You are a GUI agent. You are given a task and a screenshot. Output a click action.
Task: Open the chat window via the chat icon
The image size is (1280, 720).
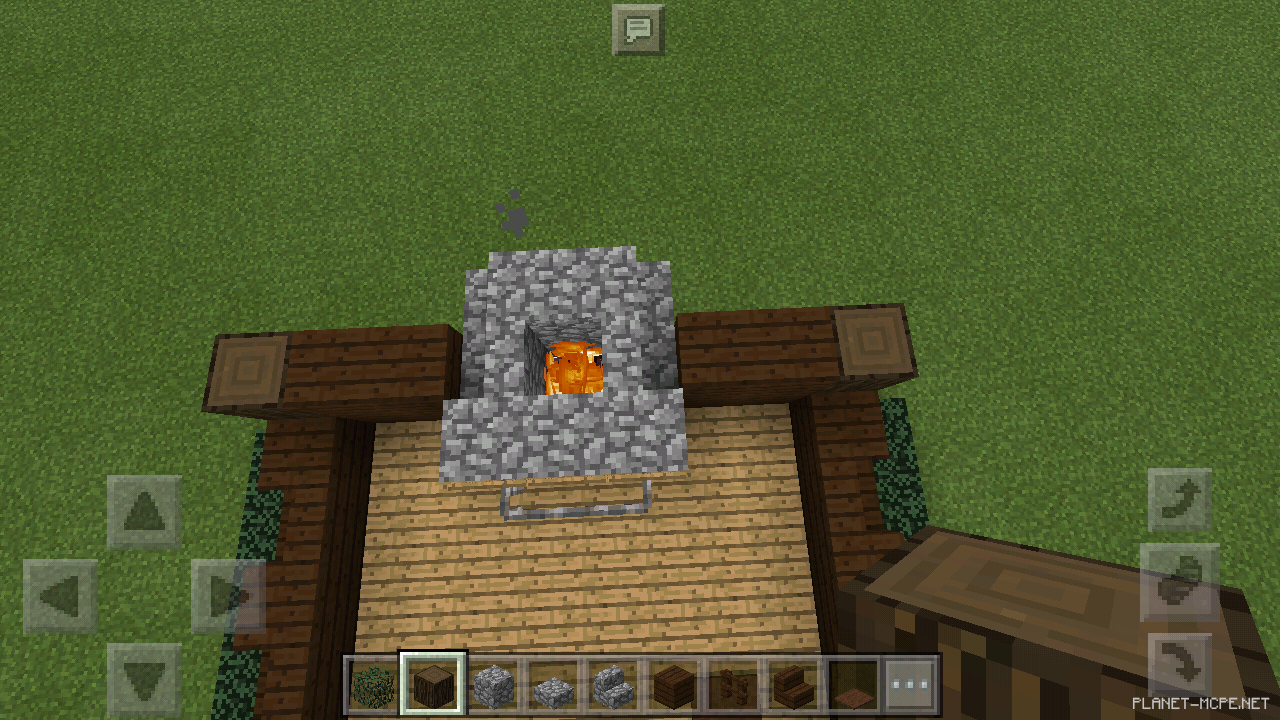click(641, 28)
